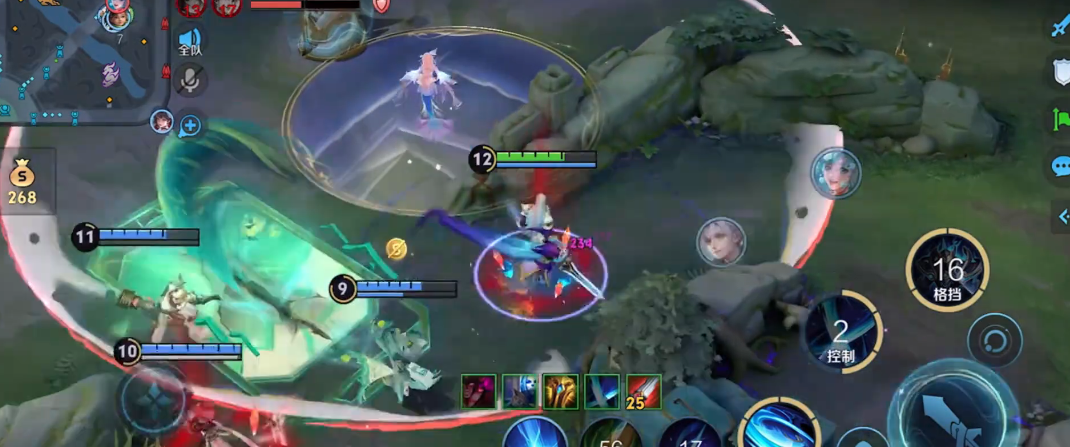Send the sword attack signal
This screenshot has height=447, width=1070.
click(x=1060, y=26)
